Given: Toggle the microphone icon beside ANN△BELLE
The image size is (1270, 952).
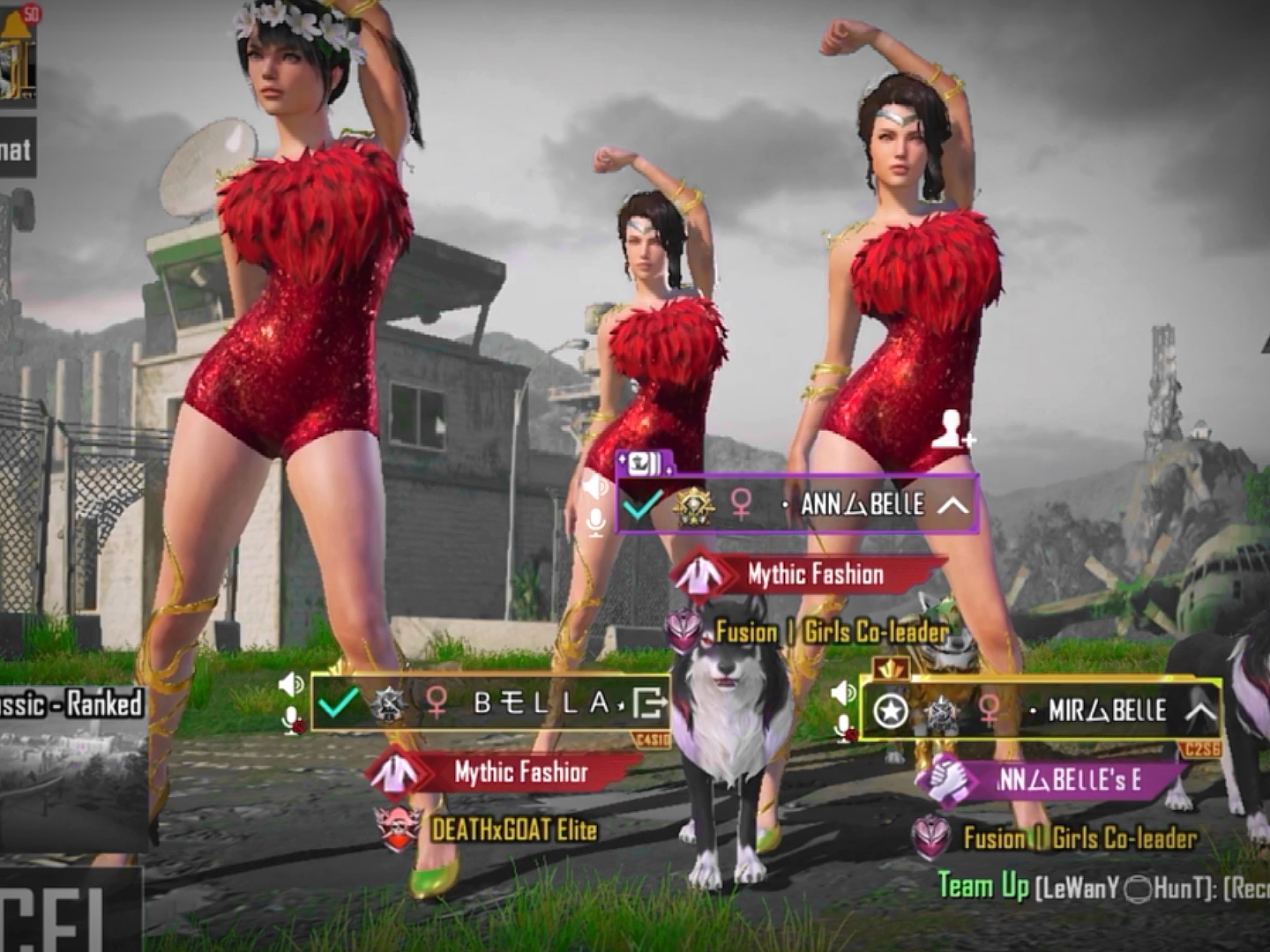Looking at the screenshot, I should pos(598,521).
